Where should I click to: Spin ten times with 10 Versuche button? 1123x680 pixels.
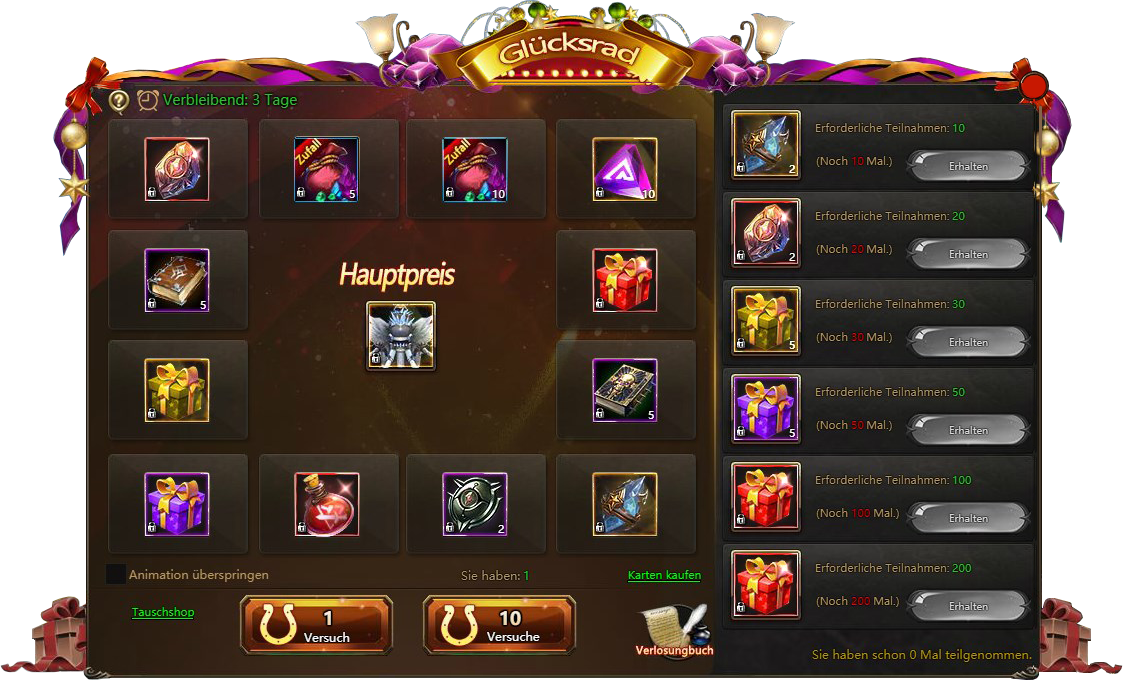point(499,625)
